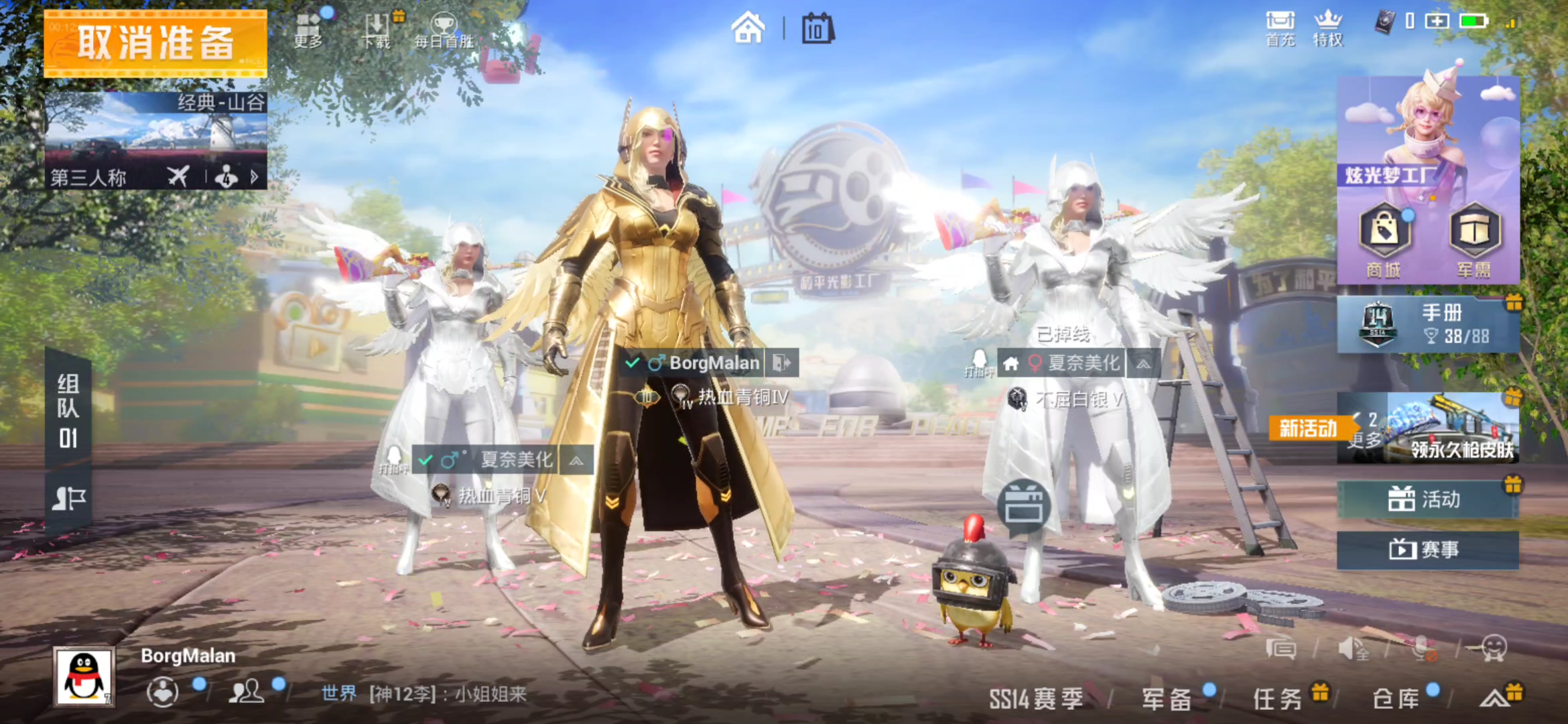Open the 下载 download icon
Image resolution: width=1568 pixels, height=724 pixels.
click(377, 30)
